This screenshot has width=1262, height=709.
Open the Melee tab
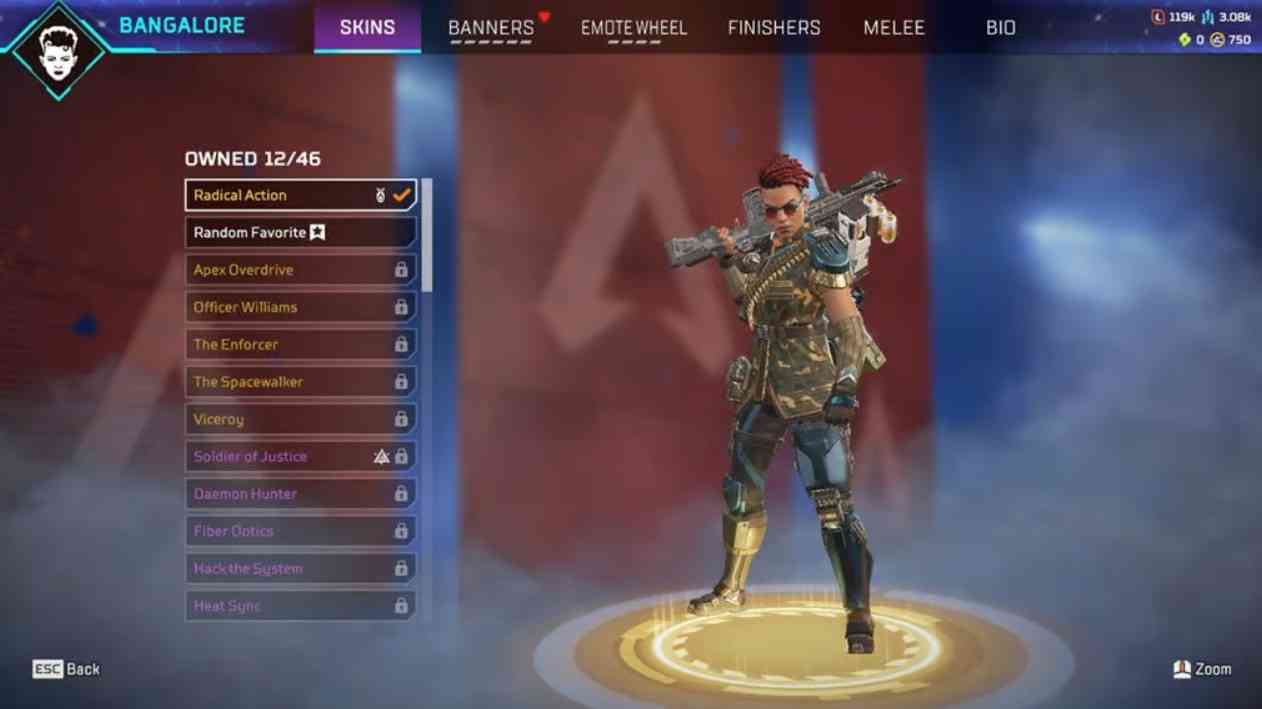[x=894, y=28]
